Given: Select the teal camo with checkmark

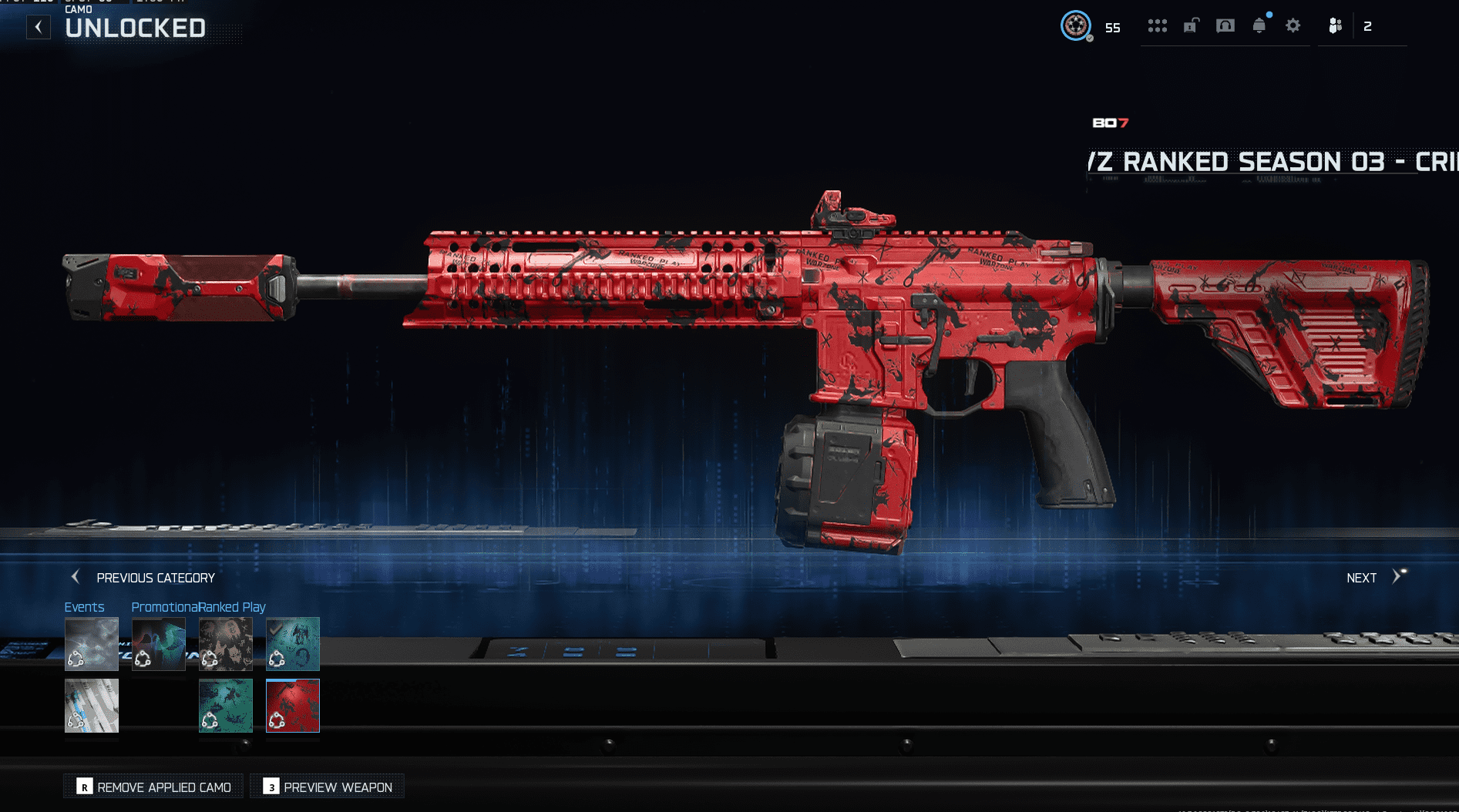Looking at the screenshot, I should point(293,644).
